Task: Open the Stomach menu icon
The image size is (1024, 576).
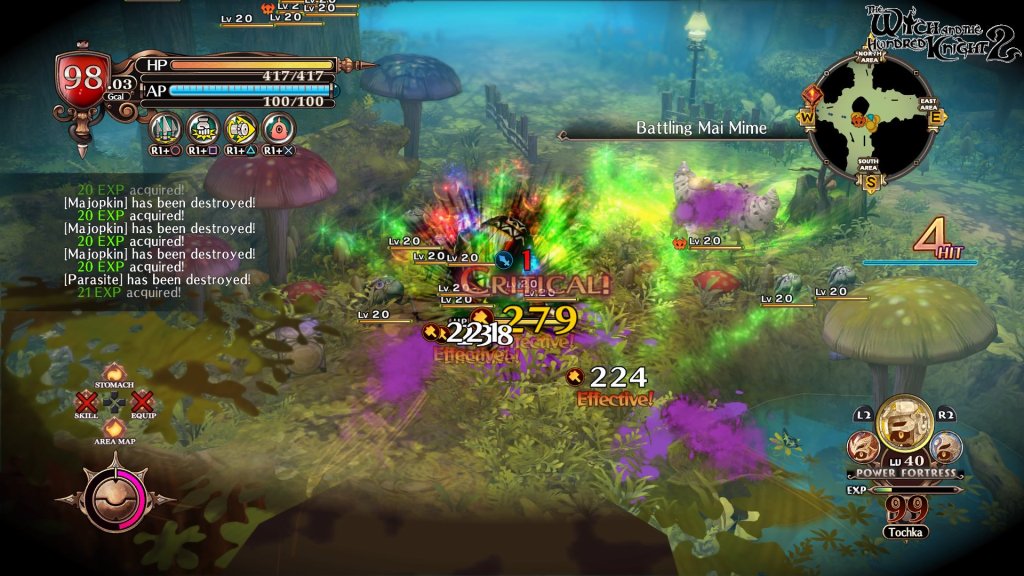Action: (114, 373)
